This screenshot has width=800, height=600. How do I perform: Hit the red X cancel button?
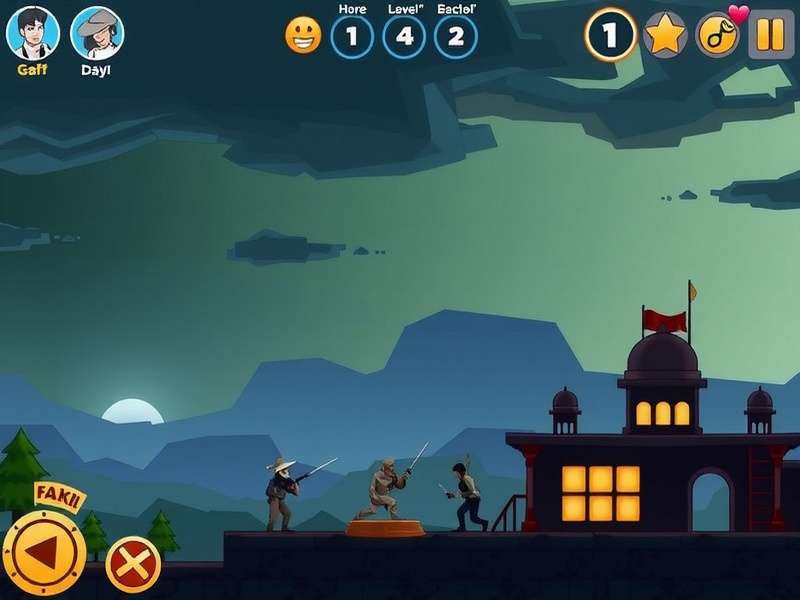click(133, 564)
